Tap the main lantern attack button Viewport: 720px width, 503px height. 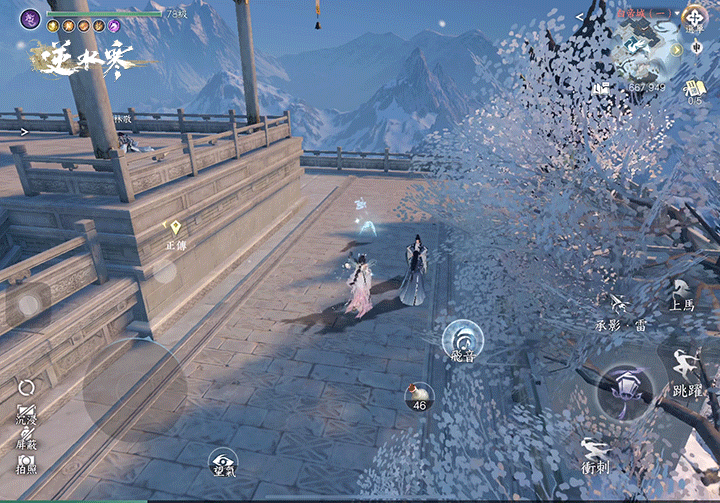tap(631, 390)
